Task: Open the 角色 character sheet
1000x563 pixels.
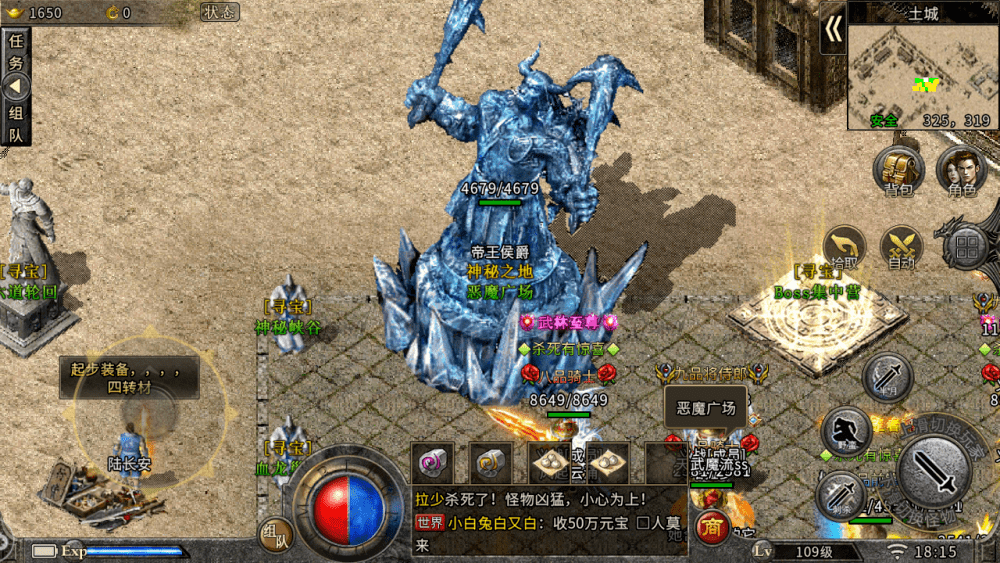Action: 961,170
